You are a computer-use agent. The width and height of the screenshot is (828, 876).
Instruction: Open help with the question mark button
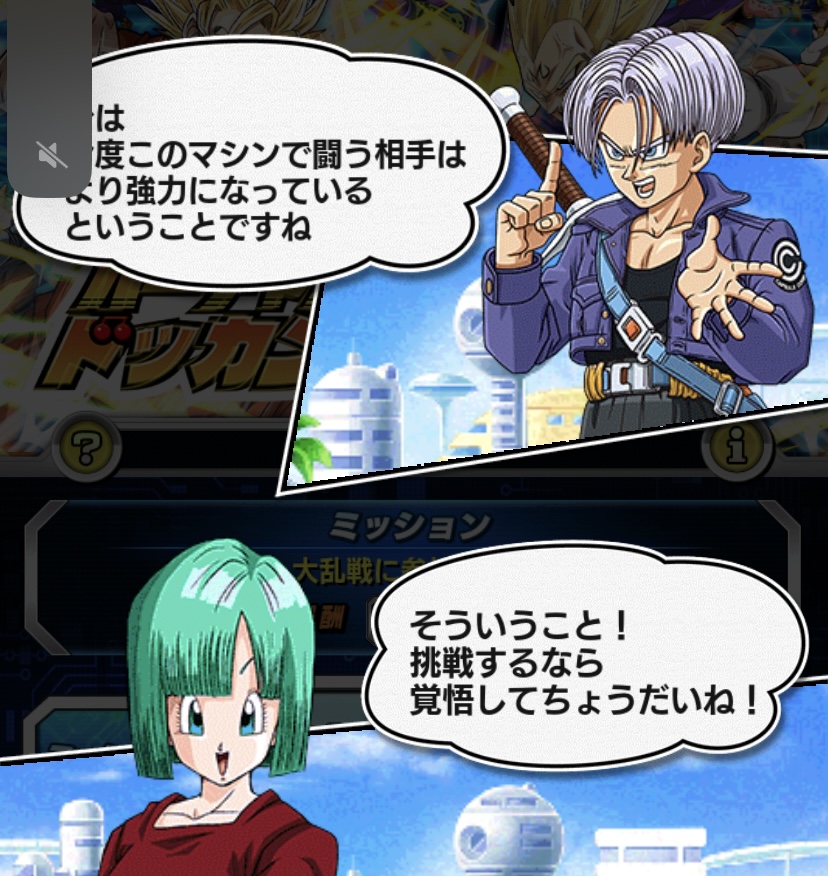tap(88, 445)
